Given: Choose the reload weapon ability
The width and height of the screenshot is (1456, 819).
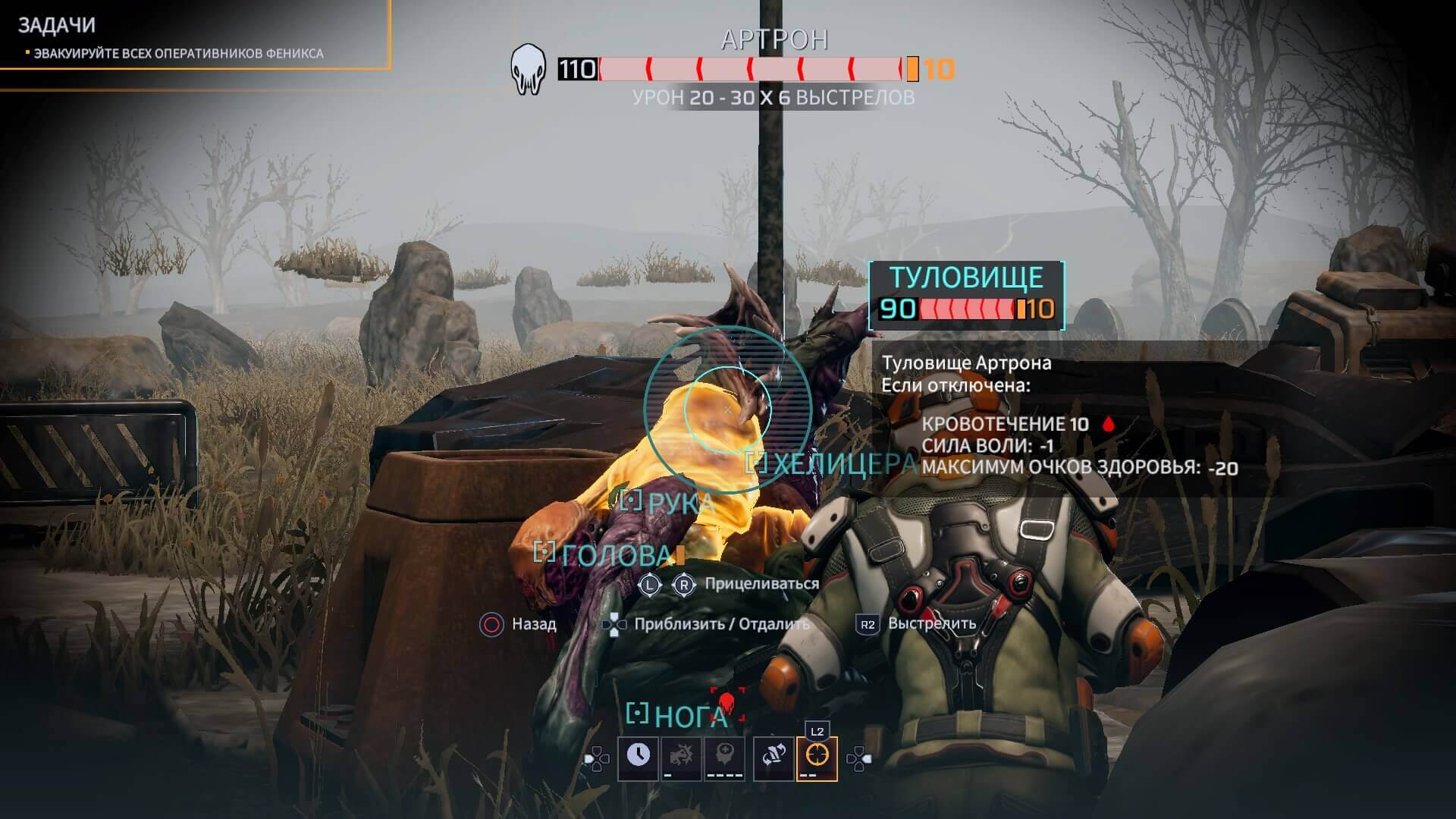Looking at the screenshot, I should tap(773, 758).
